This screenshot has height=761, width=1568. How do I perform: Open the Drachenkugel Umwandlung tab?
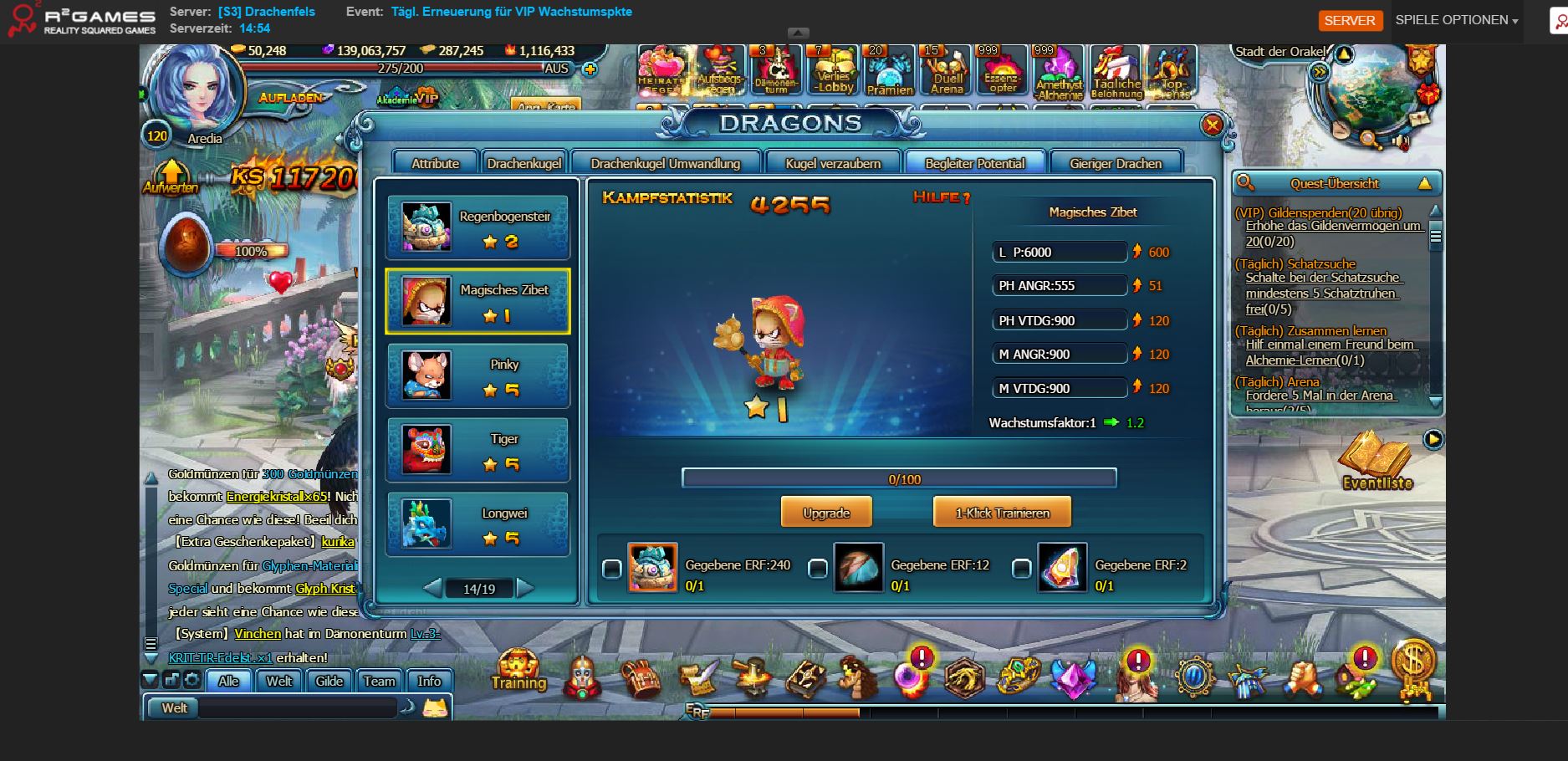click(x=665, y=163)
